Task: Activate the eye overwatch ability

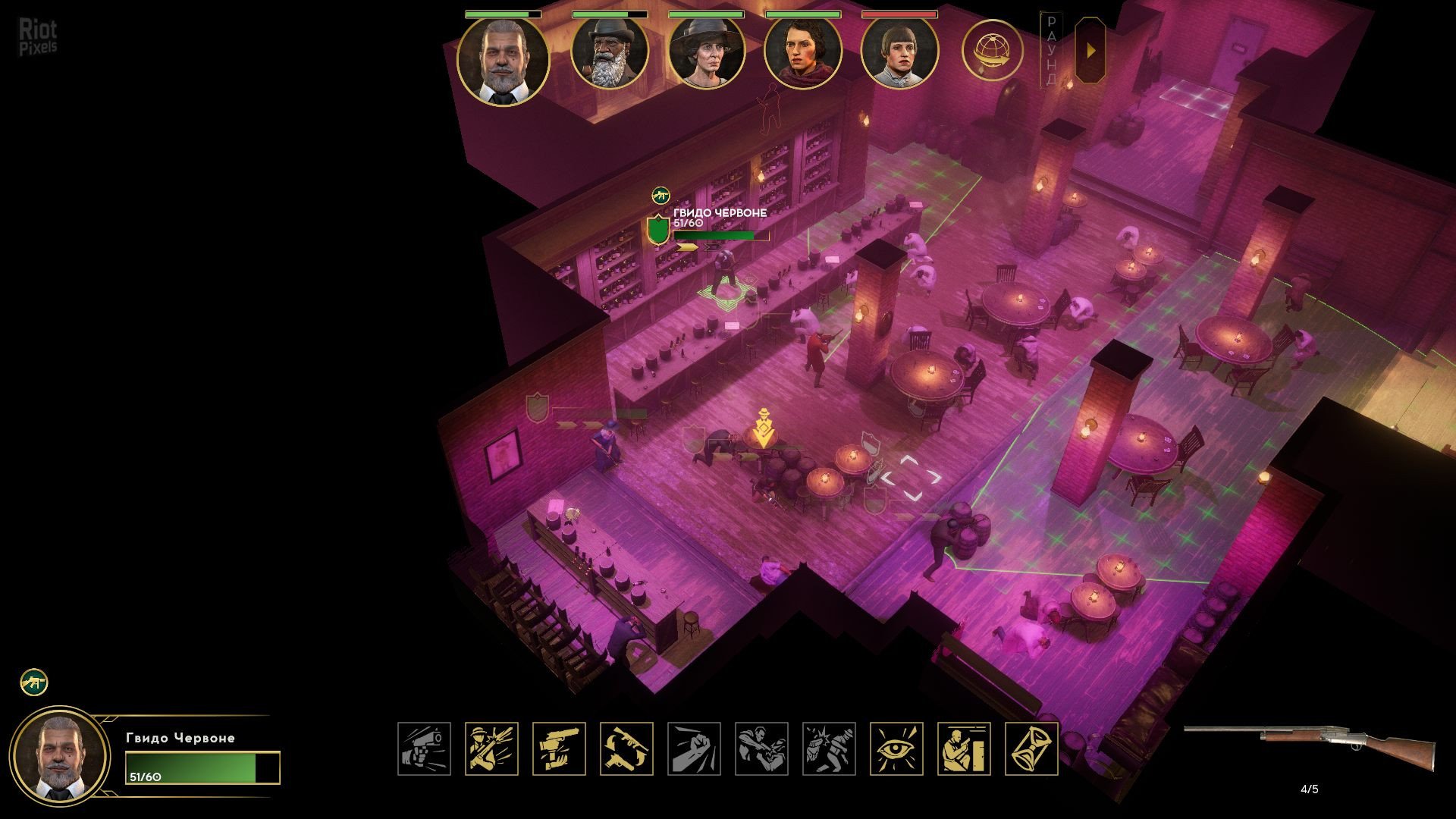Action: click(x=896, y=748)
